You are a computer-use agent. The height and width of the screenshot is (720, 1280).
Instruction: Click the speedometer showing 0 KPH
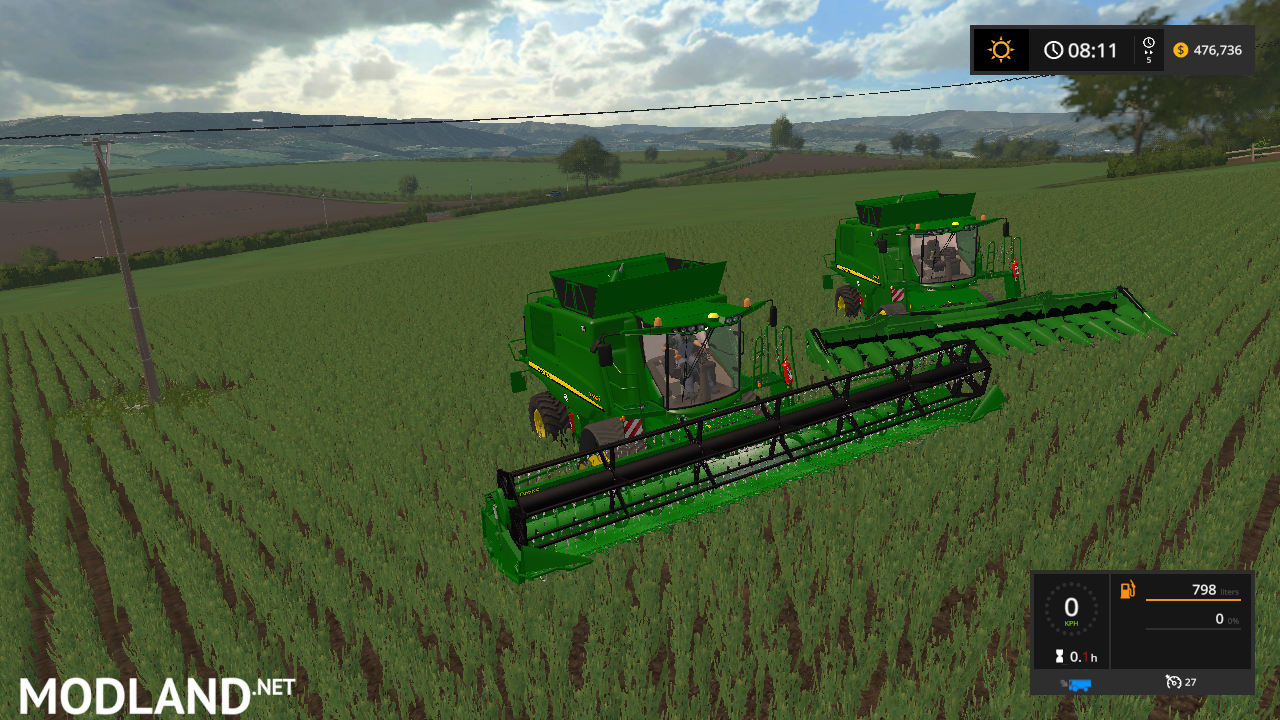pyautogui.click(x=1071, y=608)
